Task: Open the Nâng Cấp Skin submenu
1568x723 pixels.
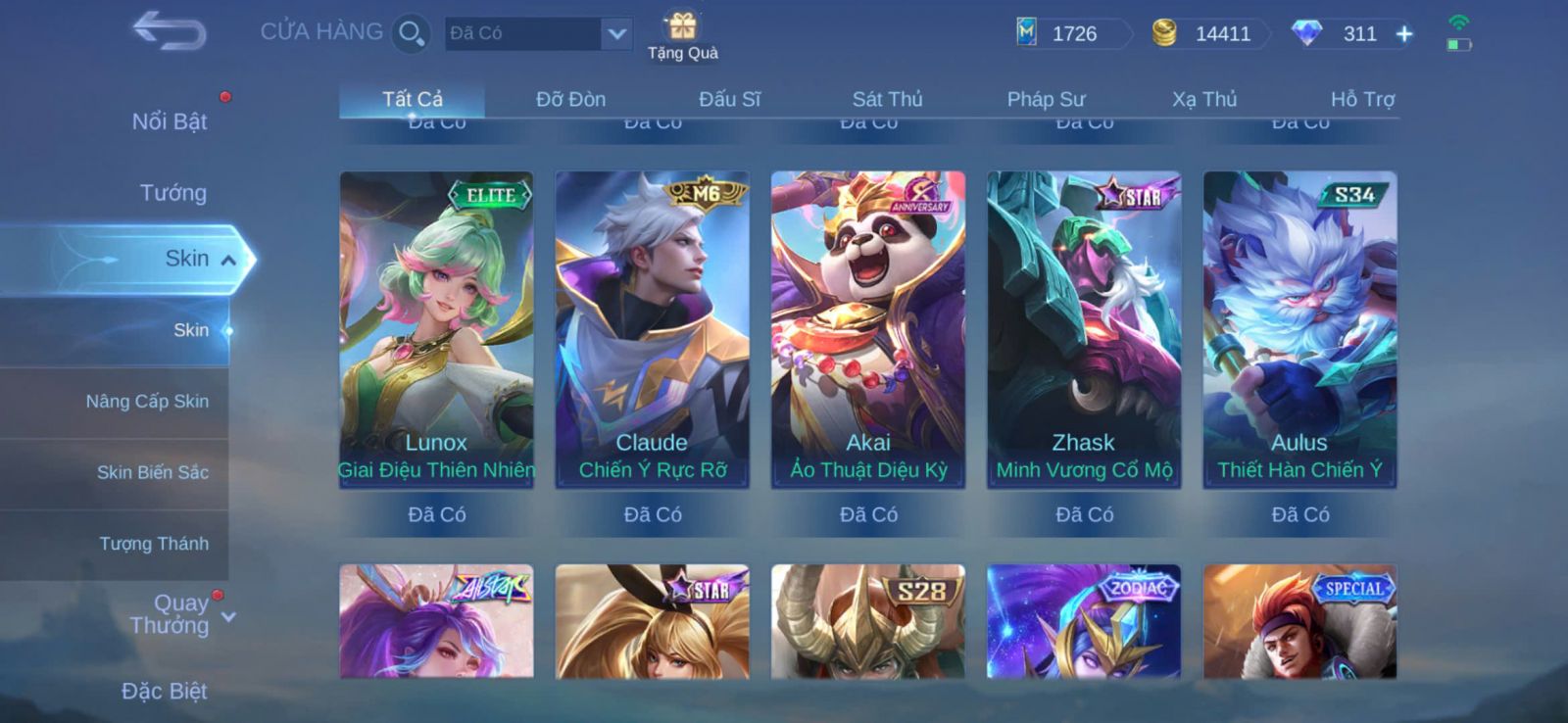Action: pos(147,402)
